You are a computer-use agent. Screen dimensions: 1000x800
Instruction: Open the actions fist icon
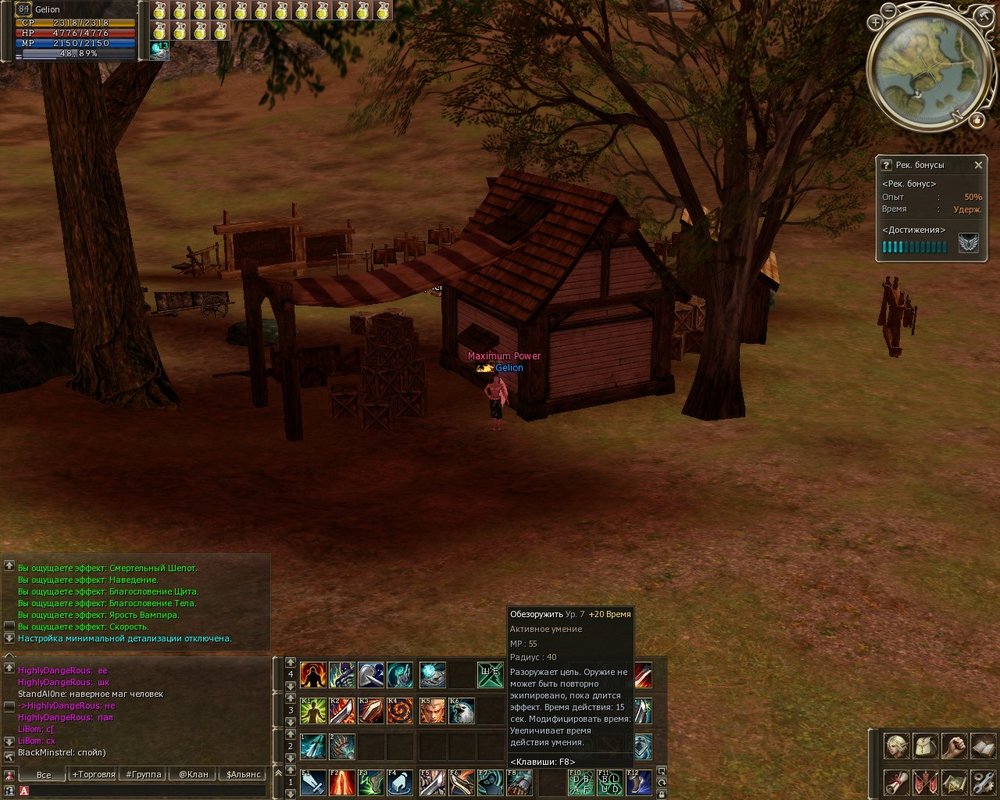955,746
